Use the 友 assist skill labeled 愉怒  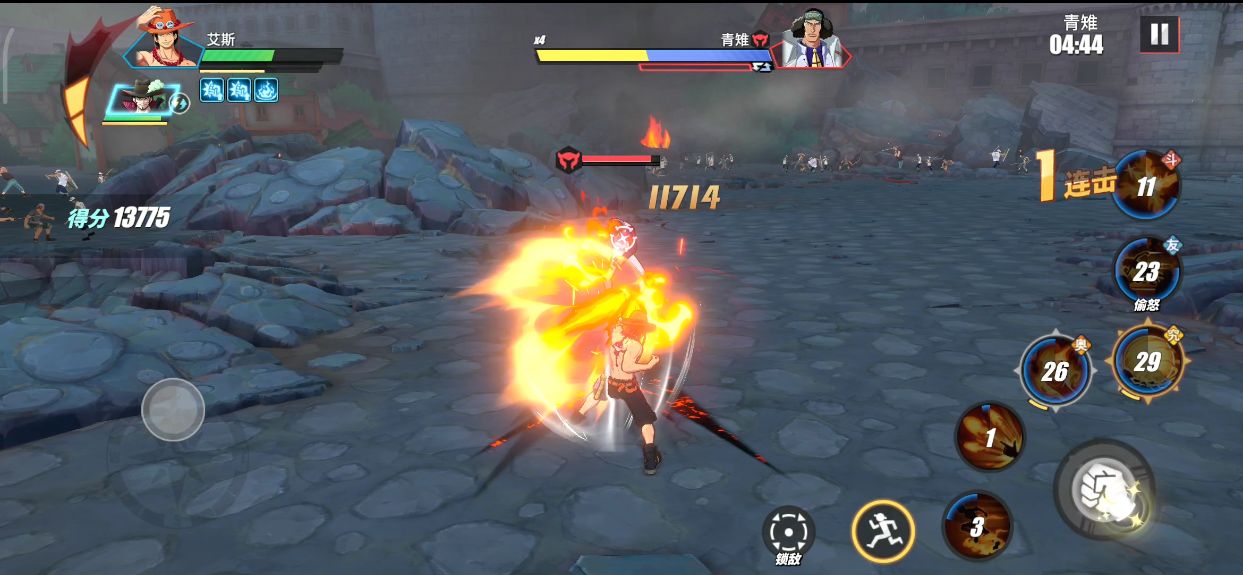click(1146, 270)
